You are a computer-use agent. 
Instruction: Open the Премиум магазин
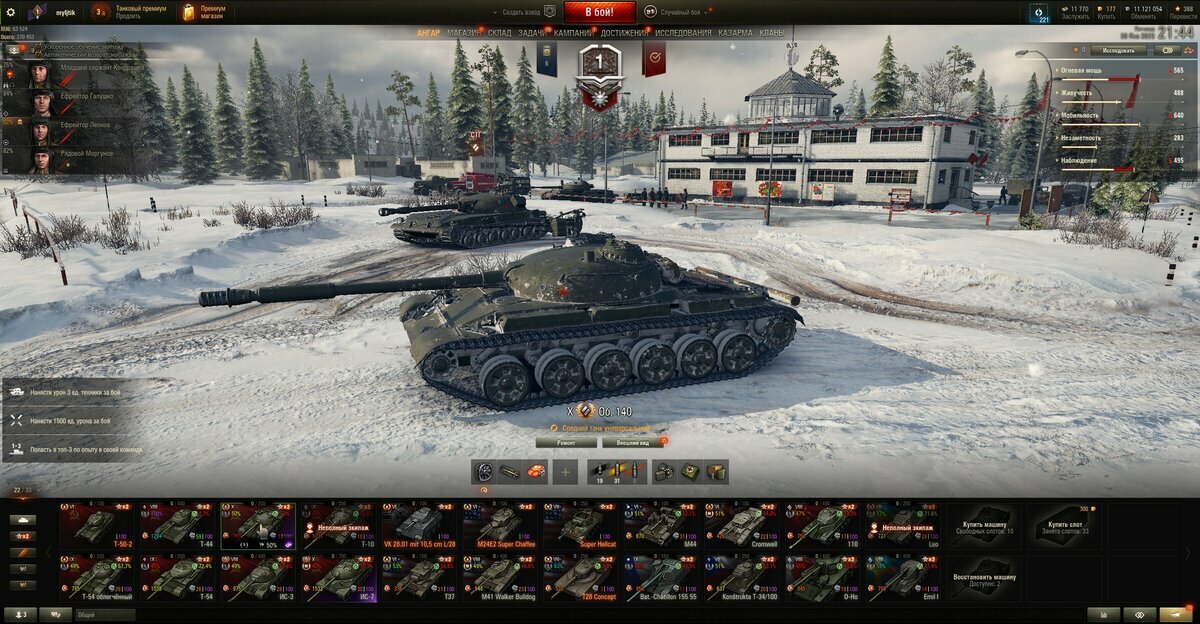(x=203, y=12)
